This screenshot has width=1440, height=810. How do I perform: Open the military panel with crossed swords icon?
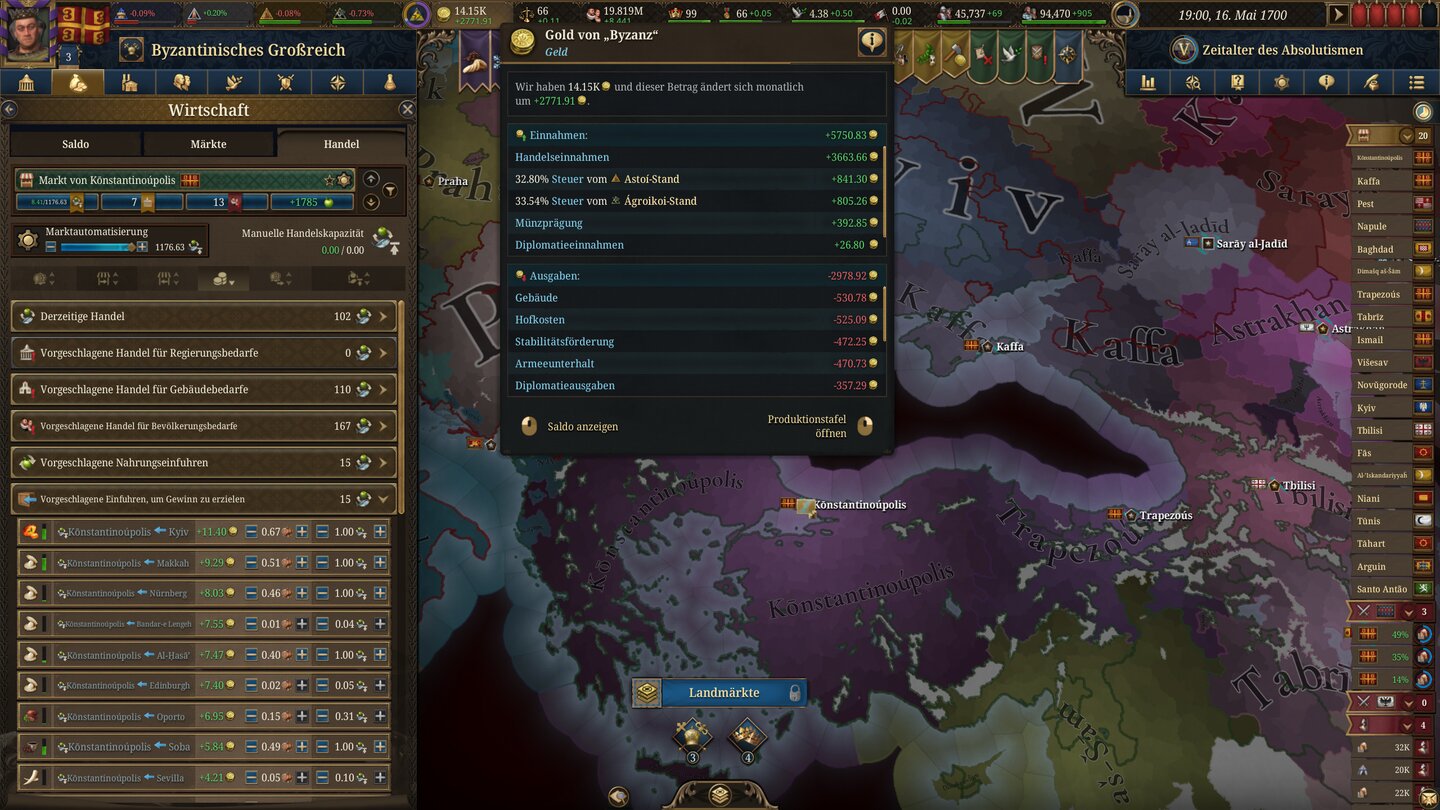click(287, 82)
